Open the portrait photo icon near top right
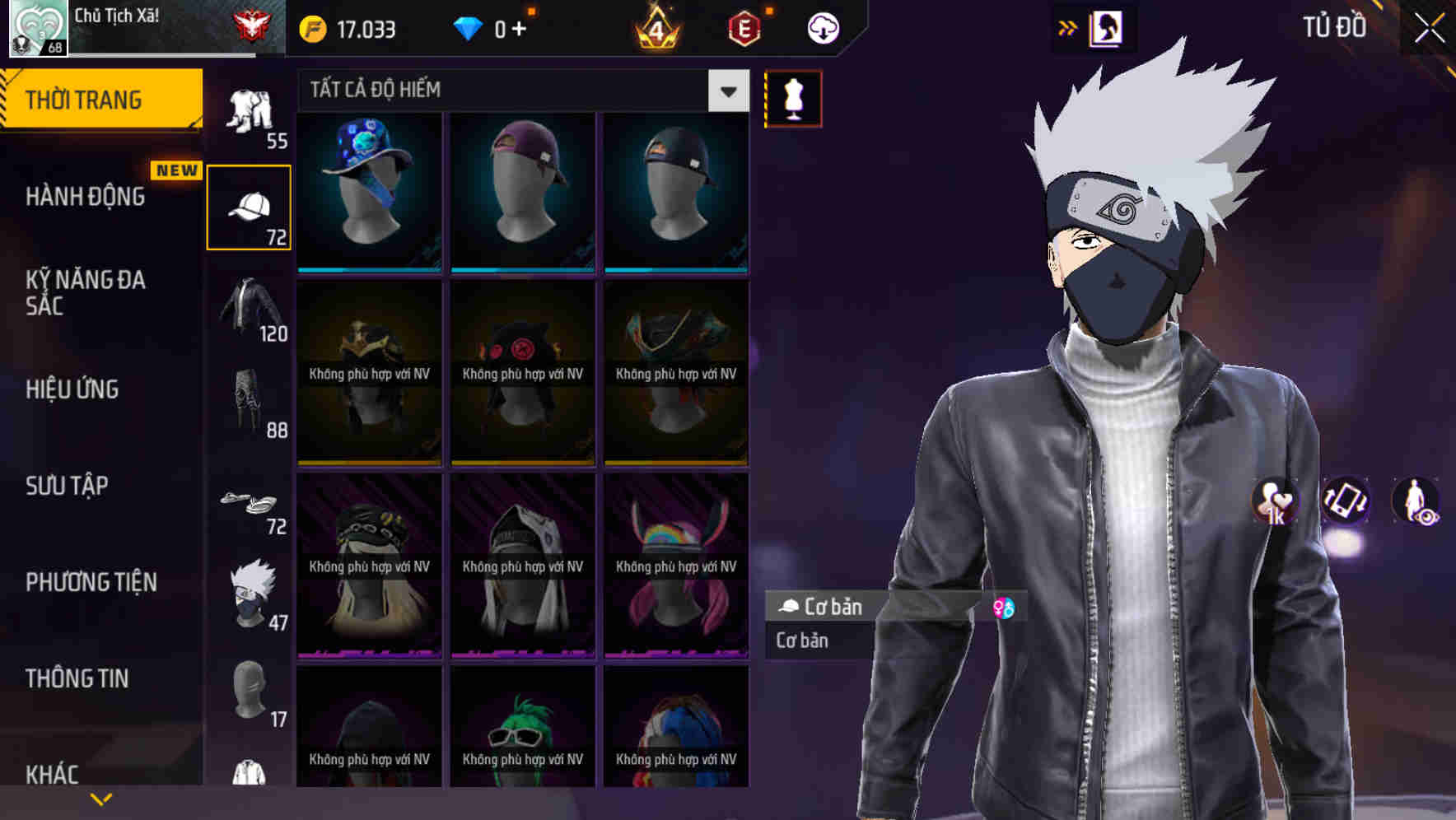This screenshot has height=820, width=1456. [x=1108, y=27]
